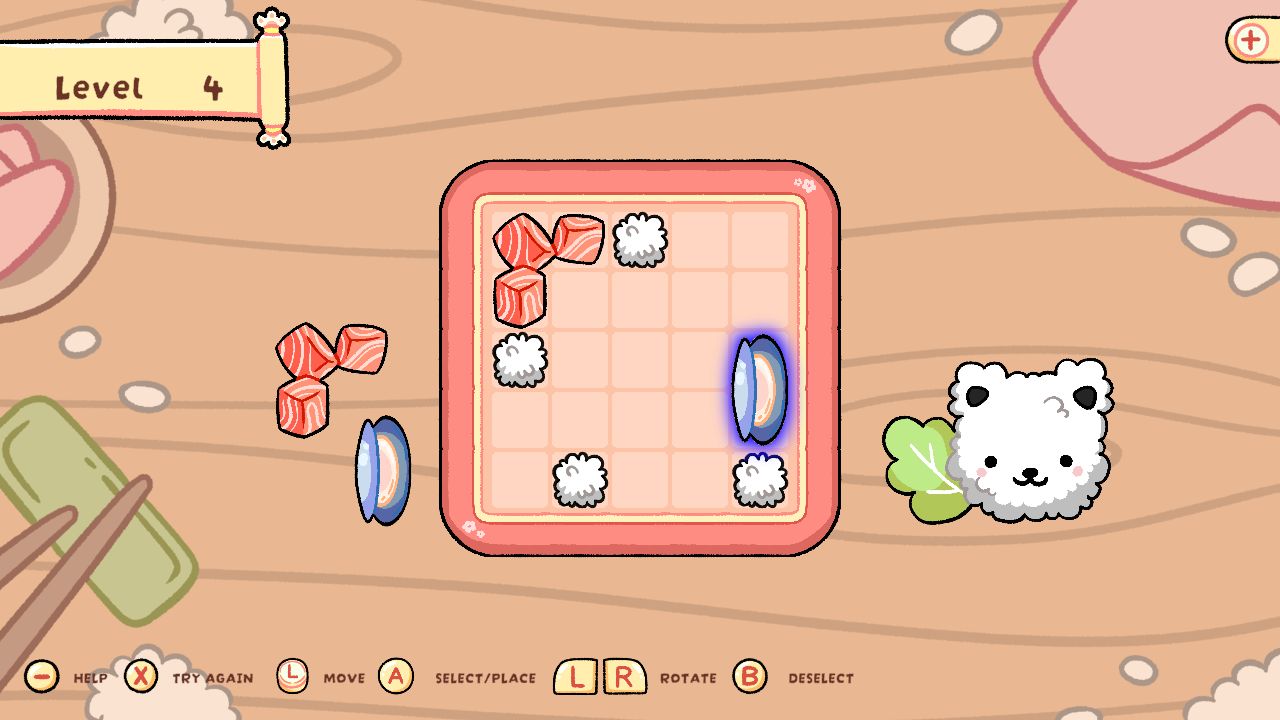1280x720 pixels.
Task: Select the glowing clam piece on the board
Action: (x=758, y=388)
